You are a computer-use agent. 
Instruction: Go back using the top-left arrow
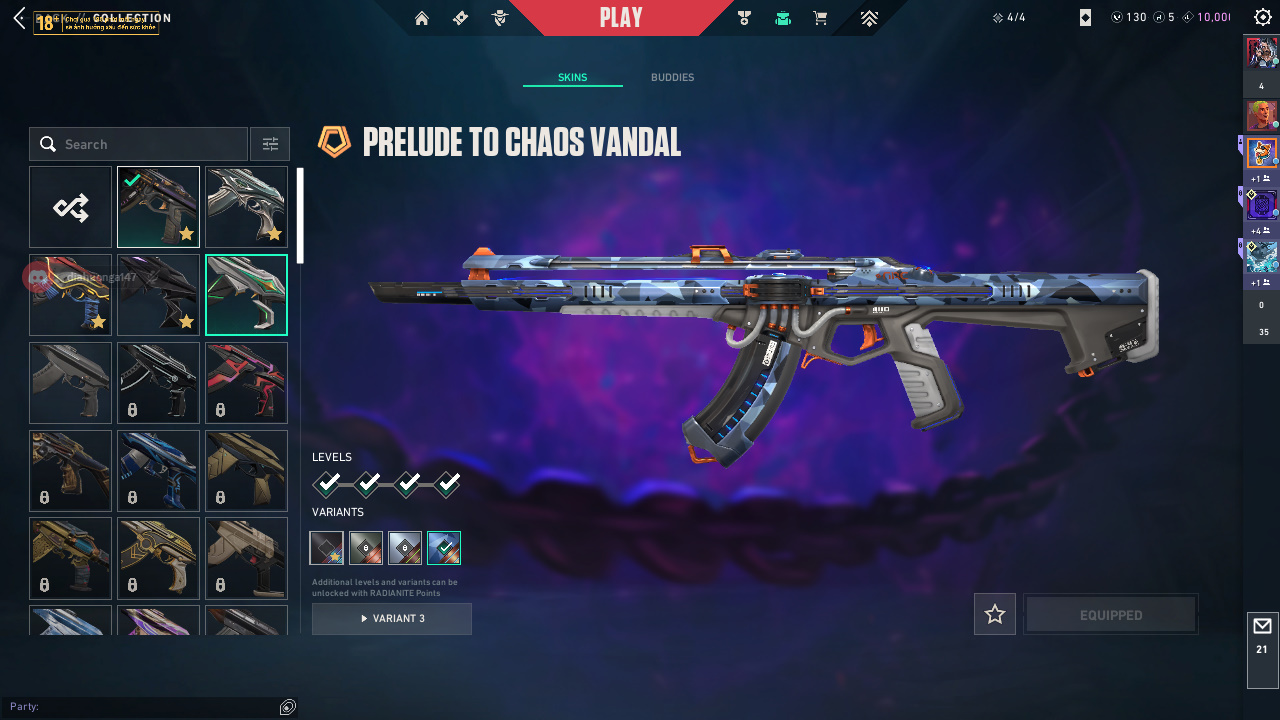19,18
